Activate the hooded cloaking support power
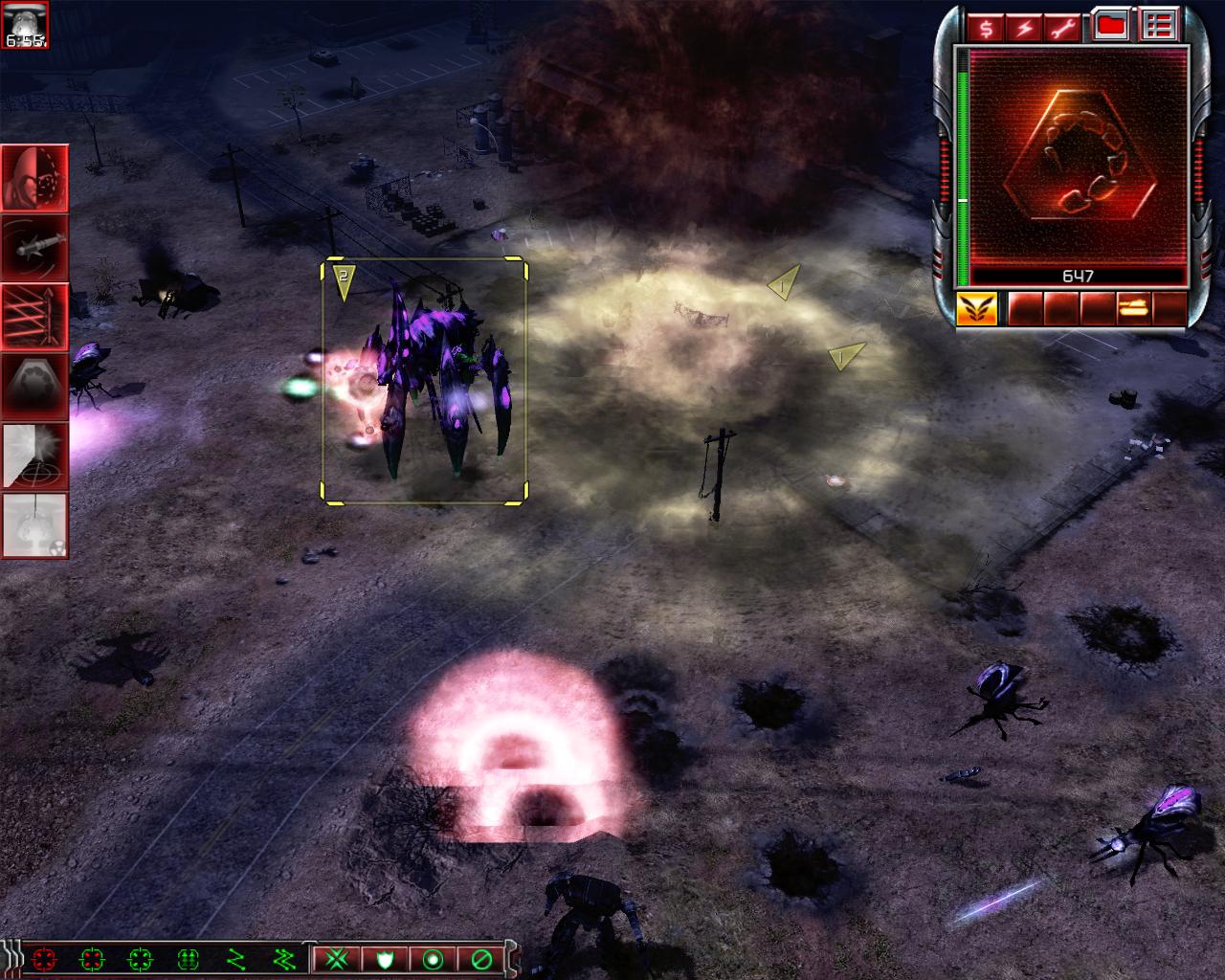Image resolution: width=1225 pixels, height=980 pixels. 34,178
